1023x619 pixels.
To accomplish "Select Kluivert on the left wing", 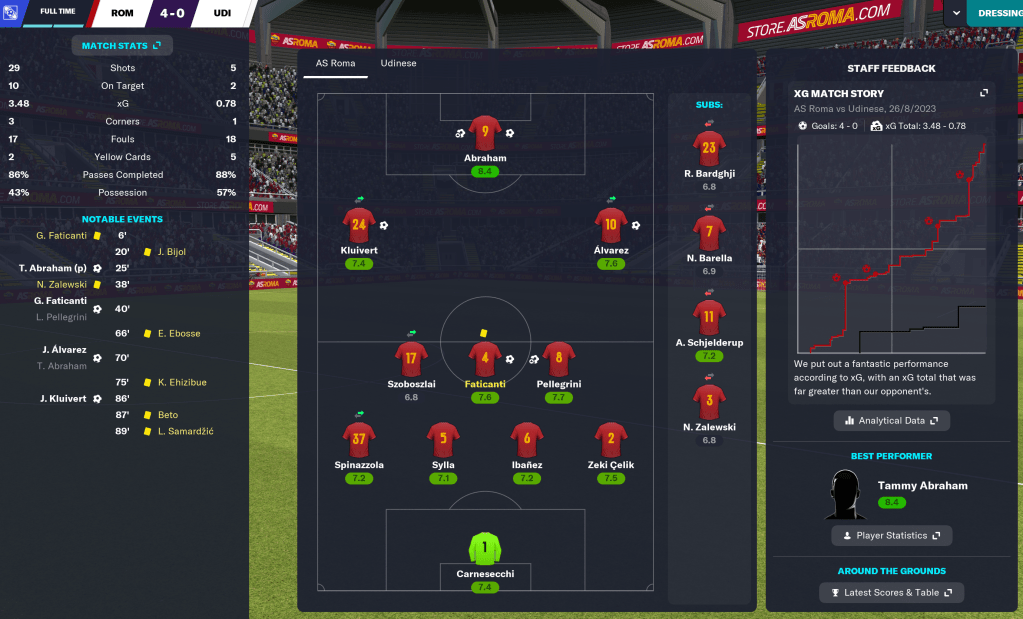I will 359,225.
